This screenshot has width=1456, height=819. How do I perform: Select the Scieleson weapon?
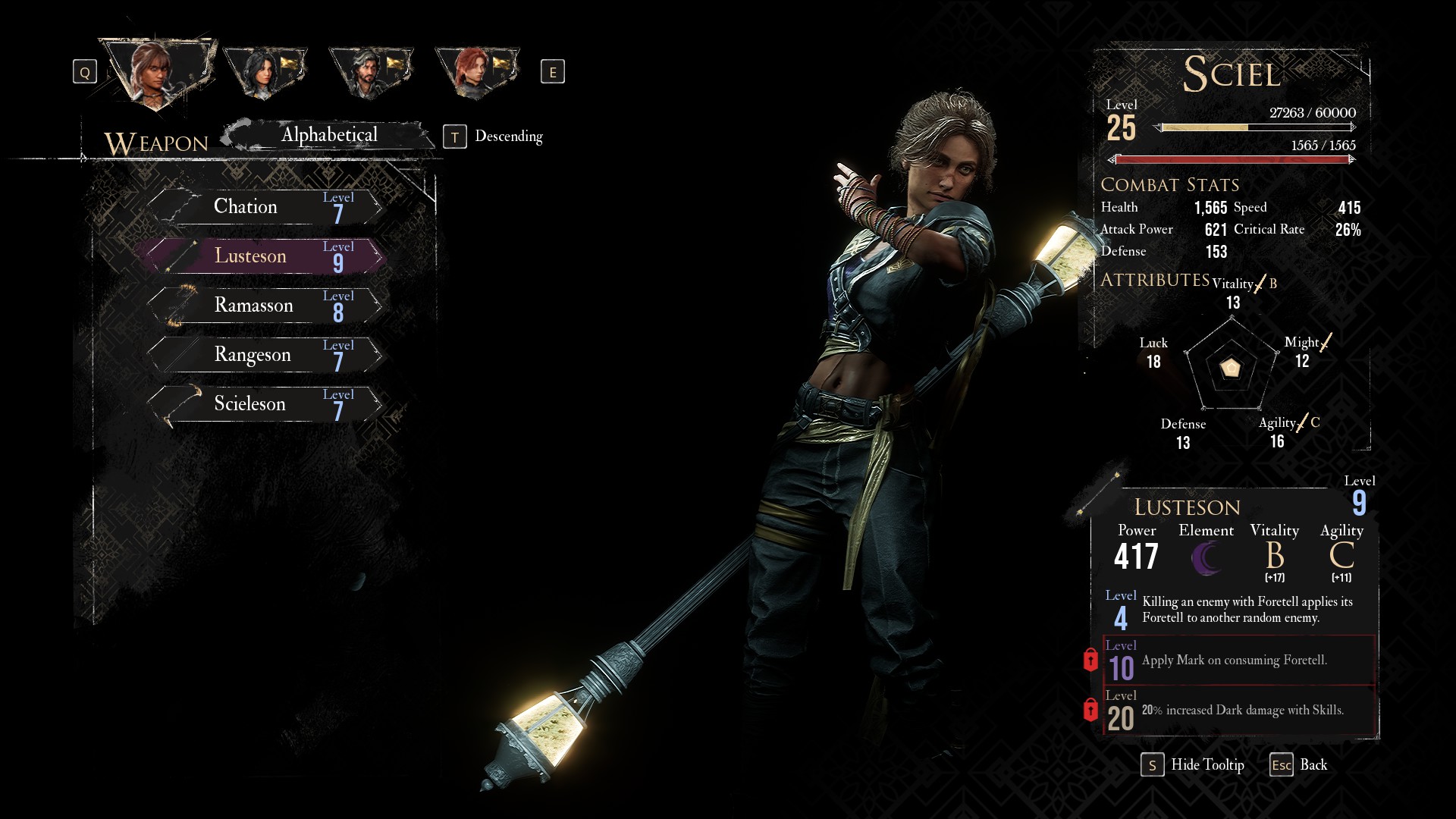pyautogui.click(x=265, y=404)
